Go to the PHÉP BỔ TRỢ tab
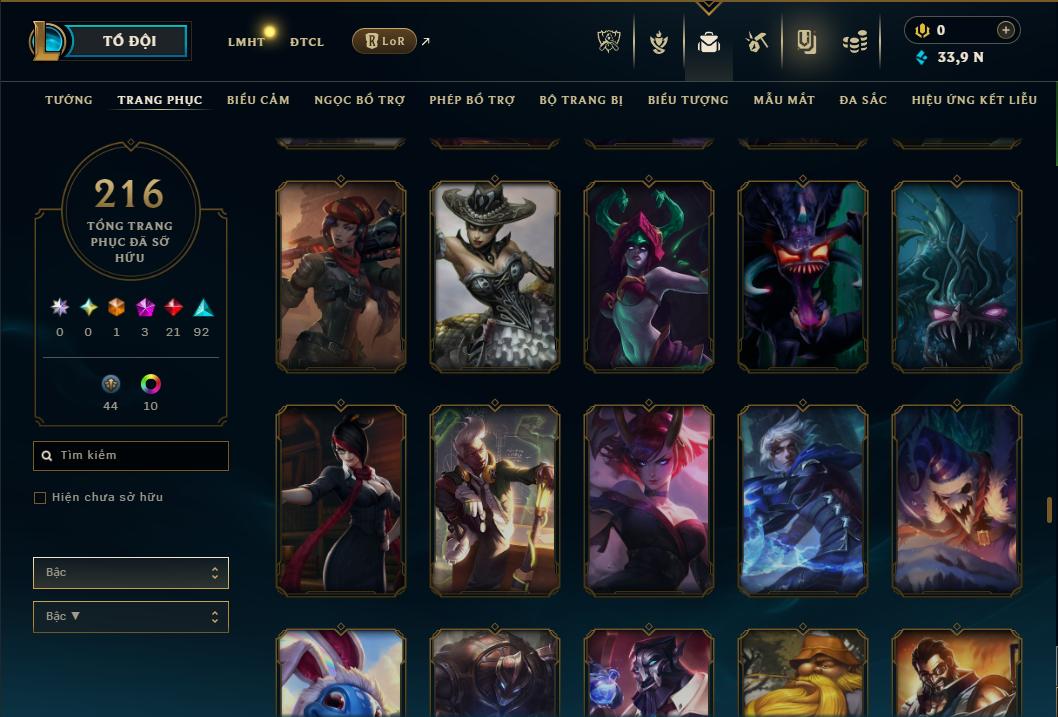This screenshot has height=717, width=1058. click(x=472, y=100)
